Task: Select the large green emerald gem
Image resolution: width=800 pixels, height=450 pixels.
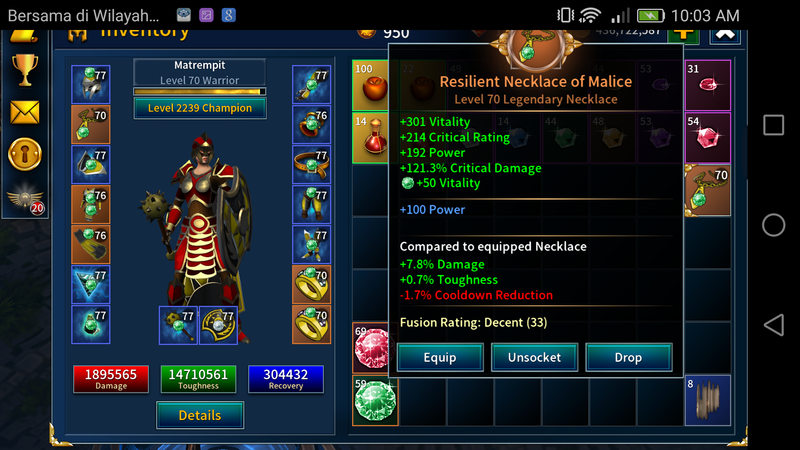Action: click(374, 402)
